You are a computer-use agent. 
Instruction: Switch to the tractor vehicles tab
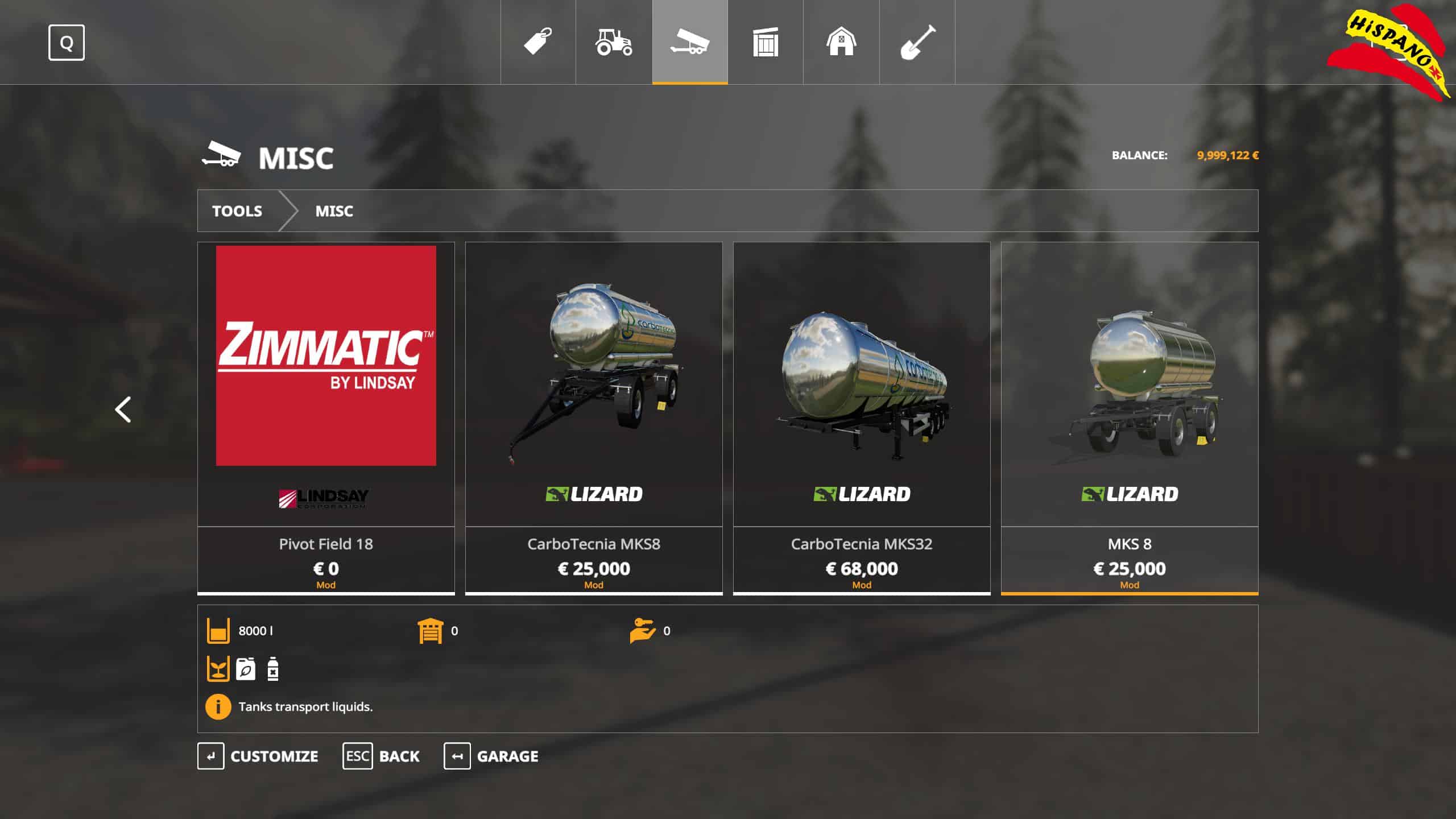click(x=614, y=42)
